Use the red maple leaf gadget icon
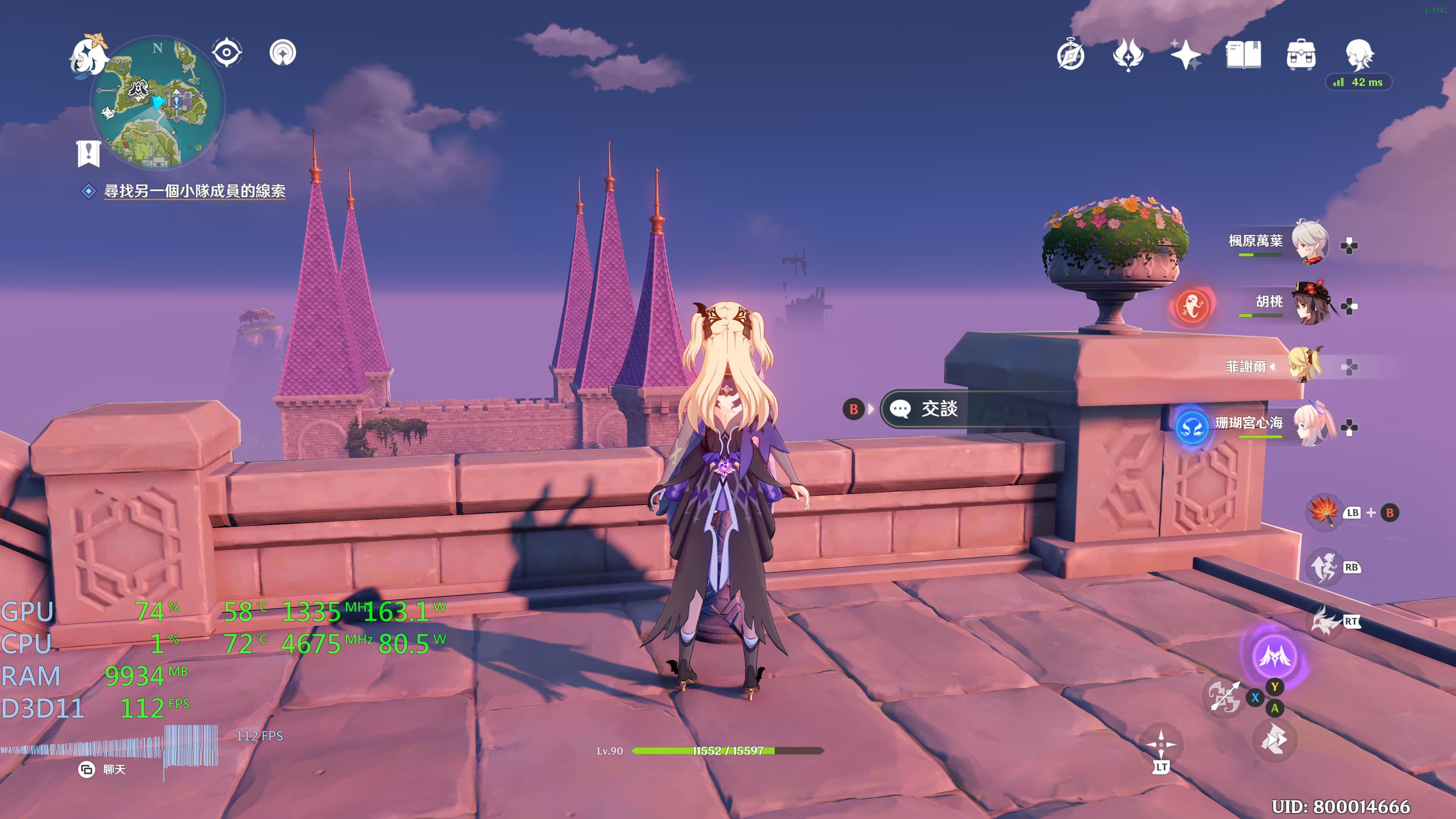Image resolution: width=1456 pixels, height=819 pixels. click(x=1323, y=511)
